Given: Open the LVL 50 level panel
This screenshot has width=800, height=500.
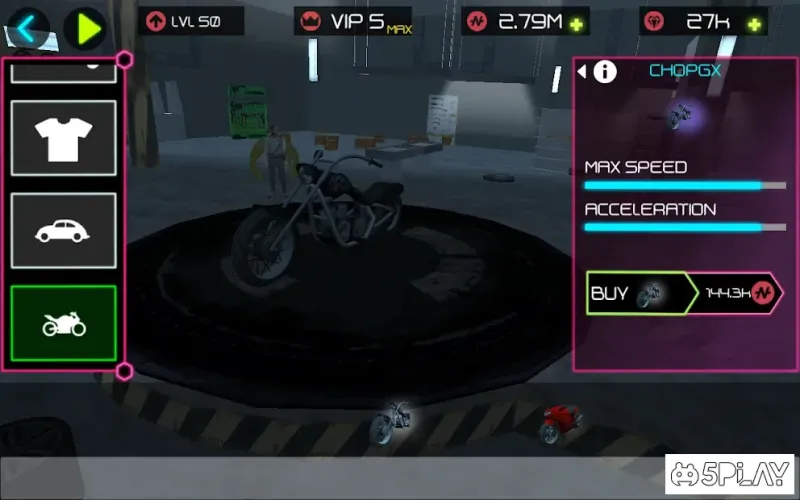Looking at the screenshot, I should (x=182, y=21).
